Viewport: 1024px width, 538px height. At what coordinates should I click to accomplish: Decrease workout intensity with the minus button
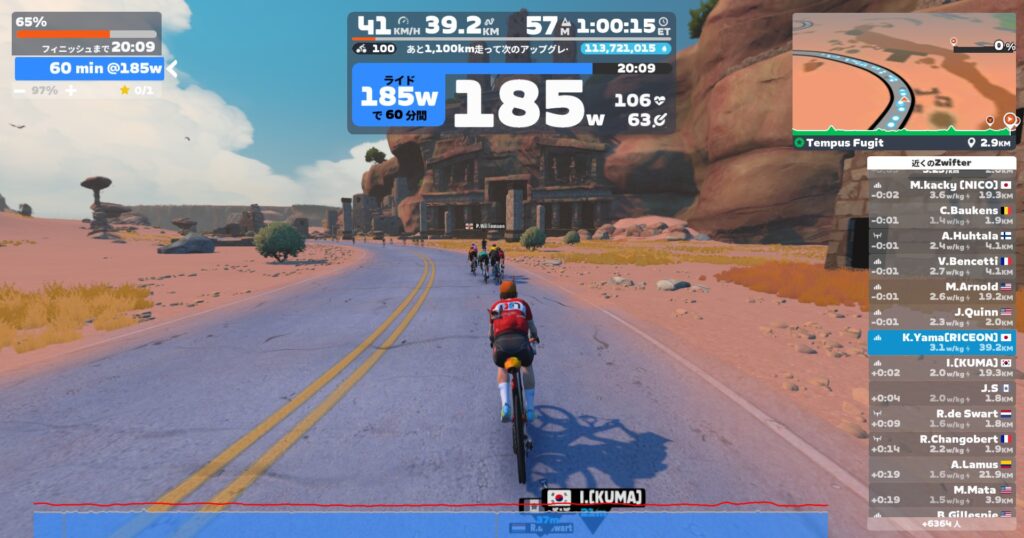(x=20, y=90)
